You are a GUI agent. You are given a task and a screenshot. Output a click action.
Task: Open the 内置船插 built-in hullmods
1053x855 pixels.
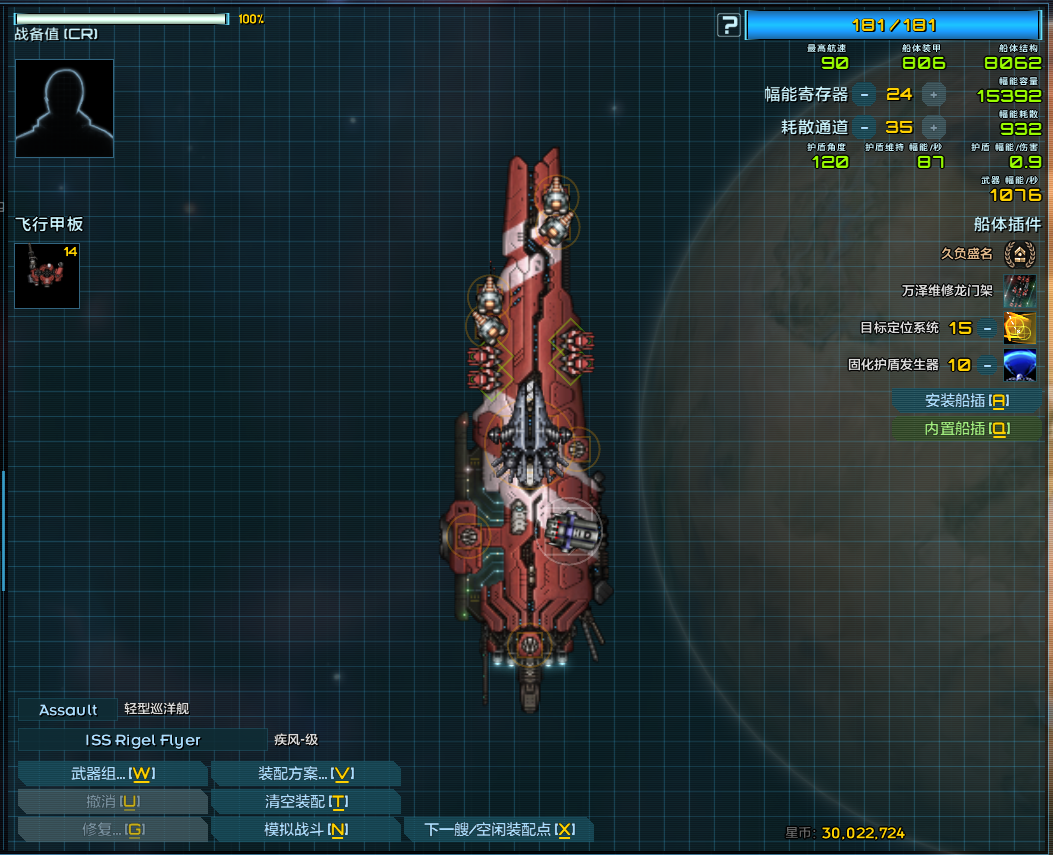coord(966,429)
